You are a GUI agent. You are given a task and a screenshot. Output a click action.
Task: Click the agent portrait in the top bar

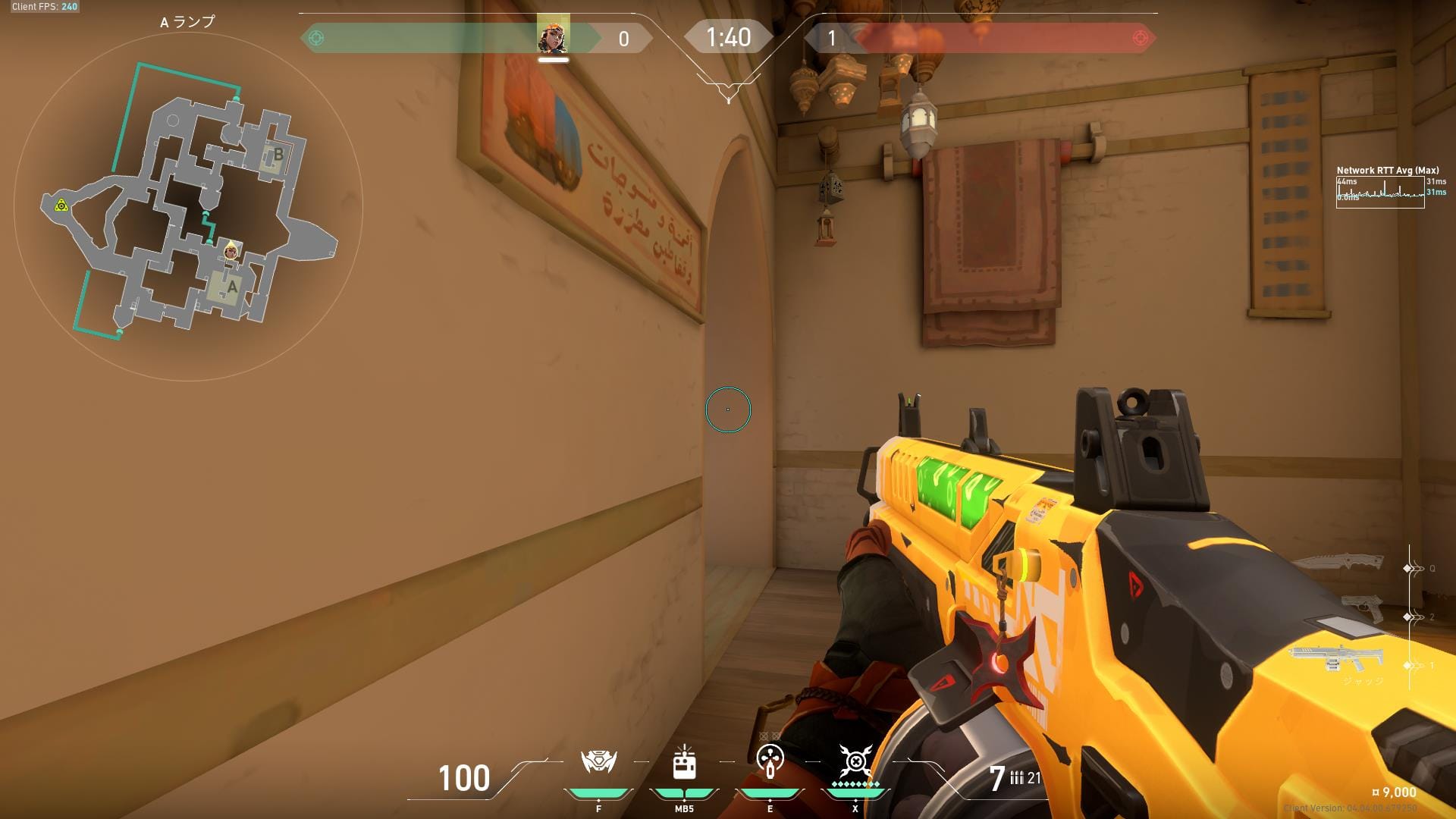[x=553, y=37]
